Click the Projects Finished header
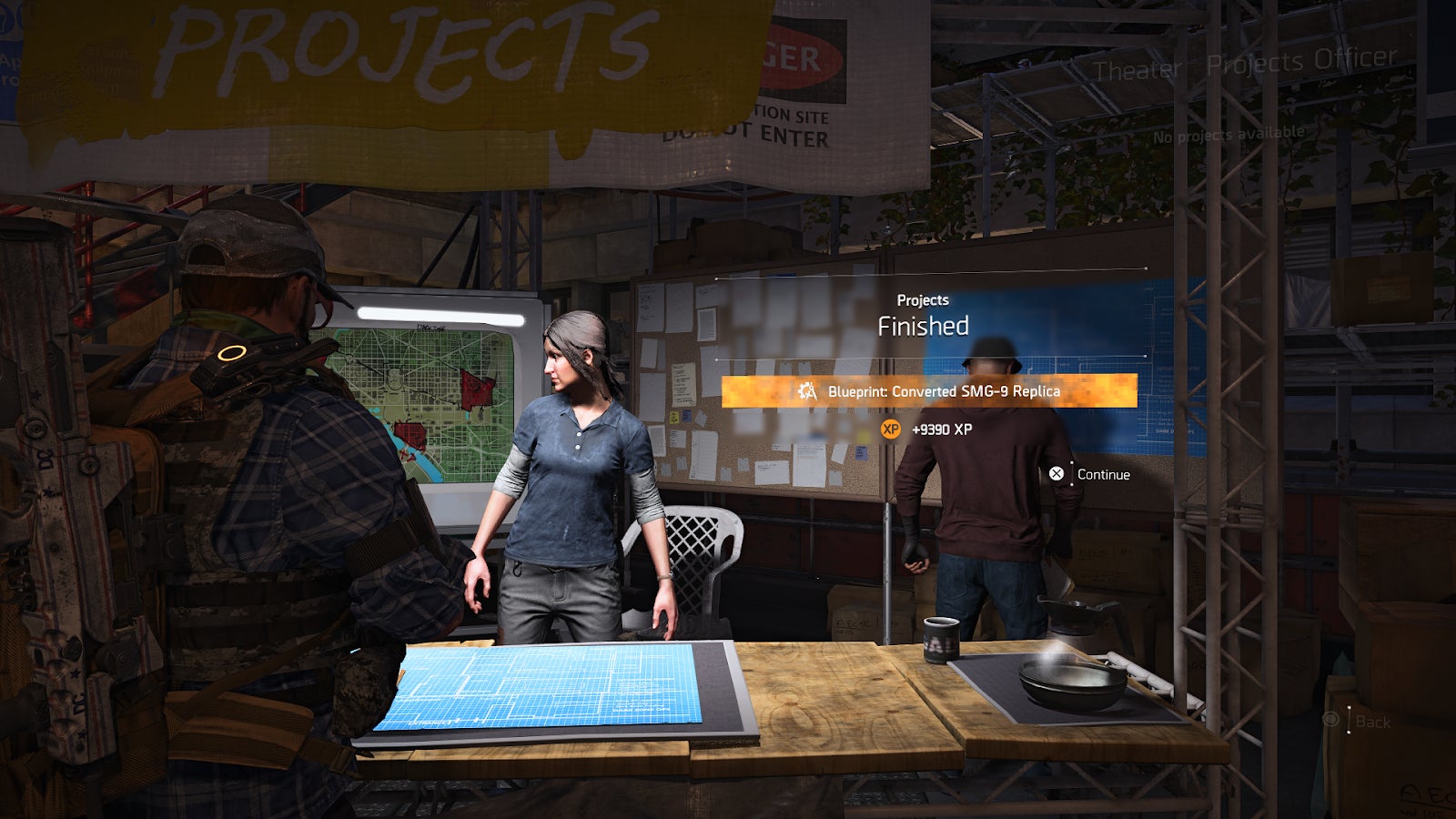Viewport: 1456px width, 819px height. coord(925,313)
